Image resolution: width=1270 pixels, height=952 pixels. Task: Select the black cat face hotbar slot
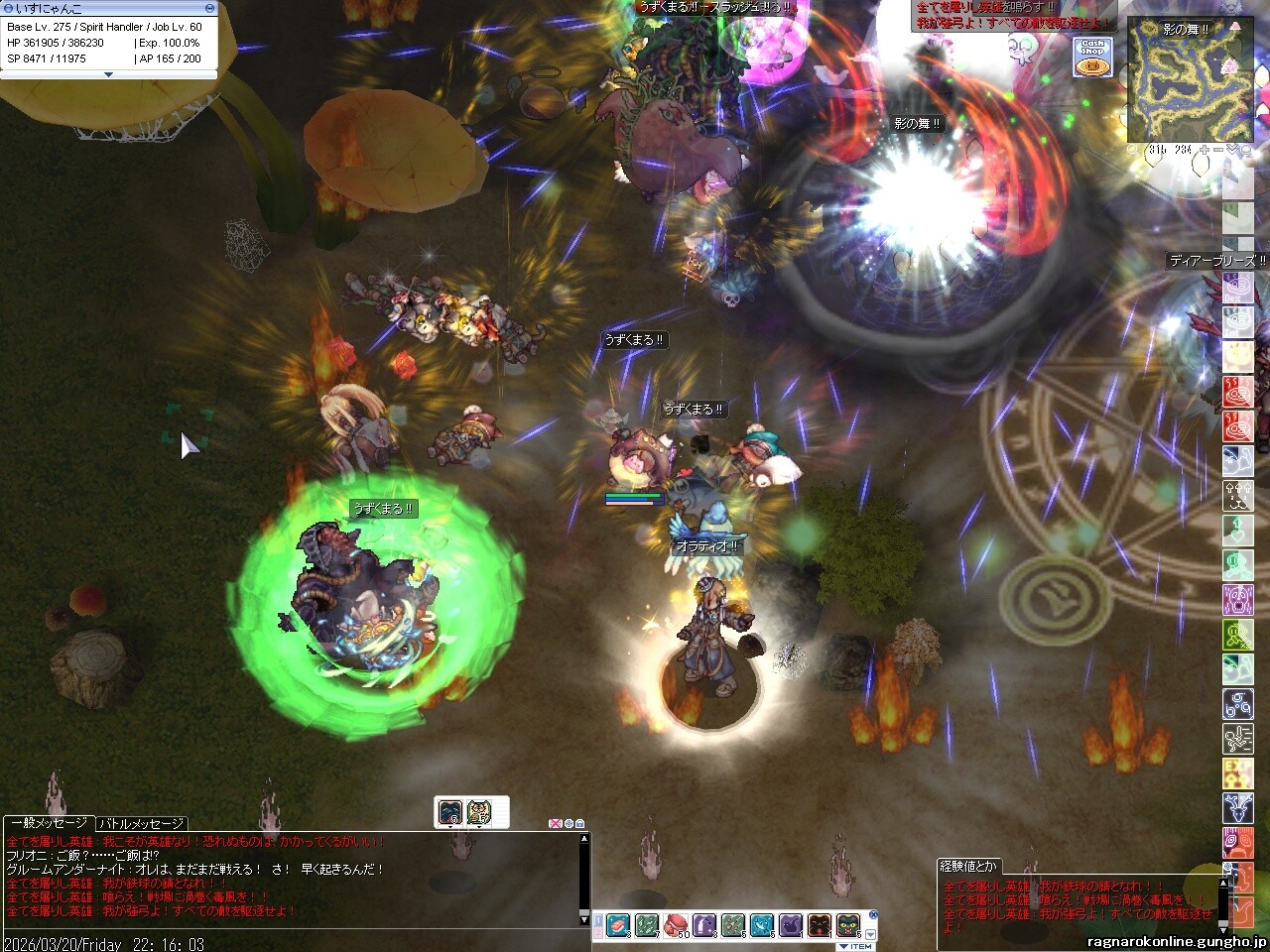[848, 926]
